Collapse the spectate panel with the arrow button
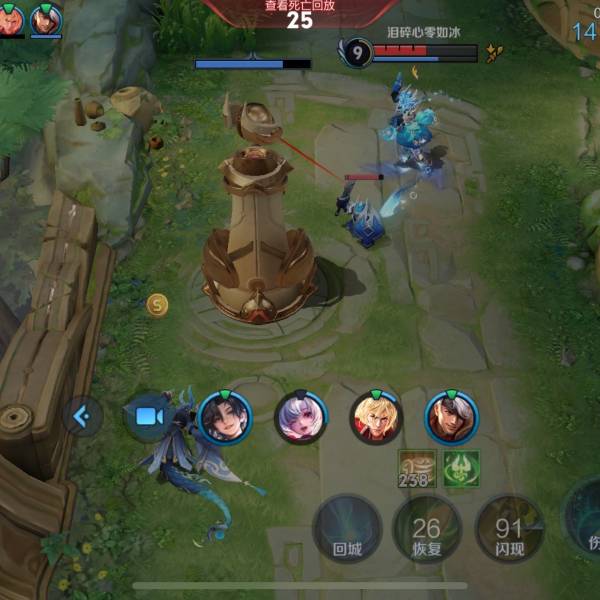 (82, 416)
